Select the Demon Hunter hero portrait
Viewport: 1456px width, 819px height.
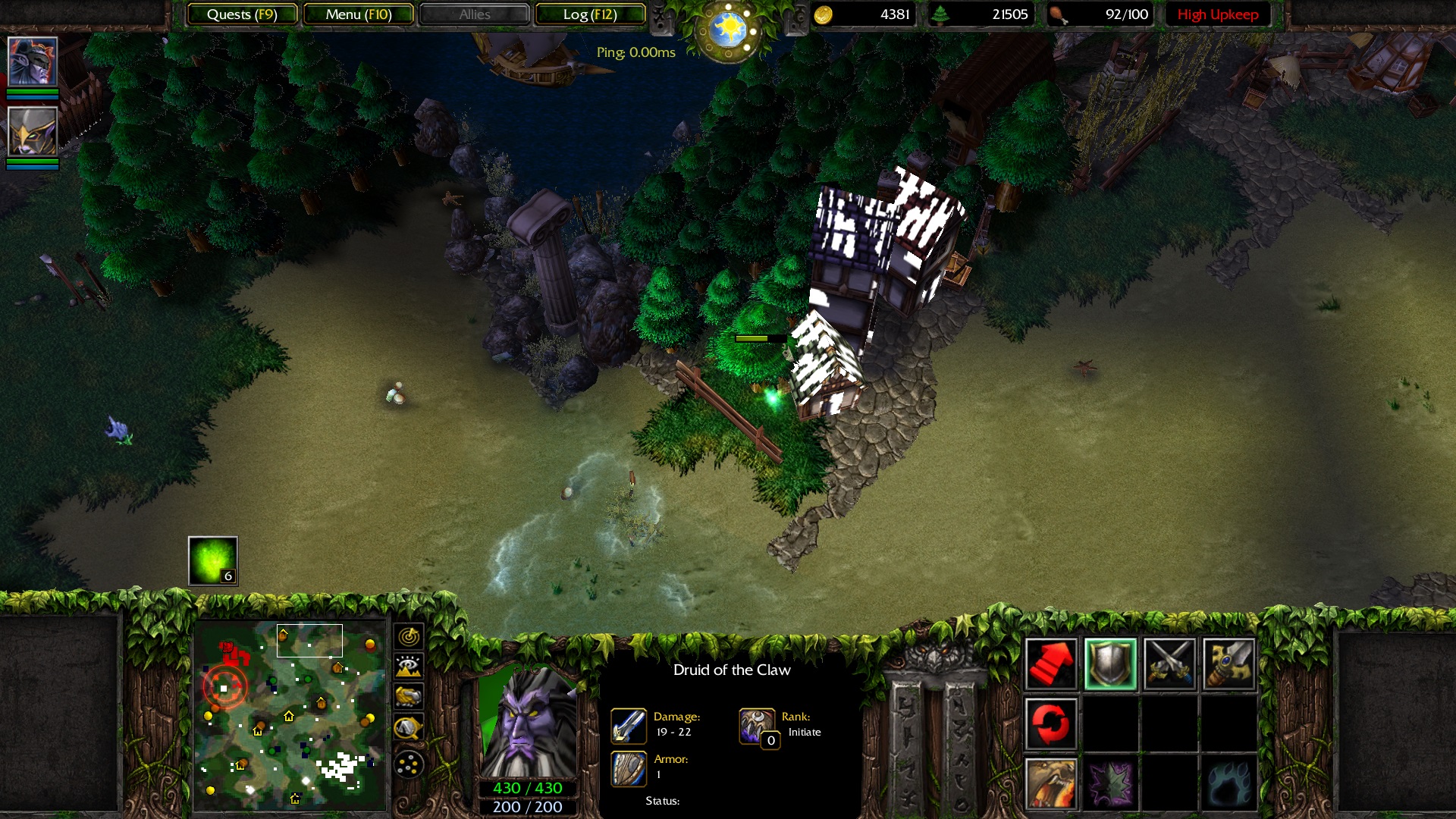33,61
